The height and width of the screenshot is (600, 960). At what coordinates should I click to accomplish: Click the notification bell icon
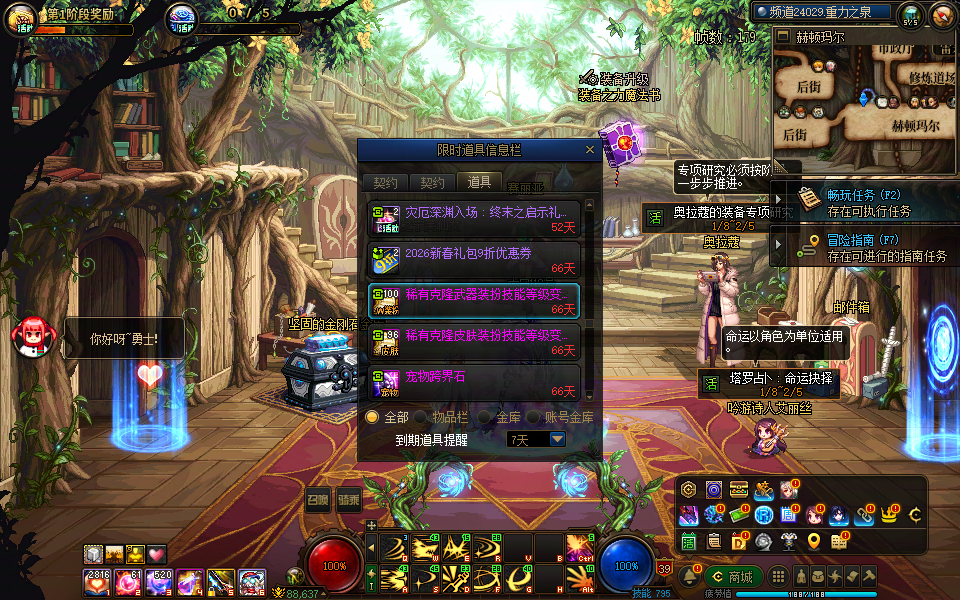coord(689,577)
